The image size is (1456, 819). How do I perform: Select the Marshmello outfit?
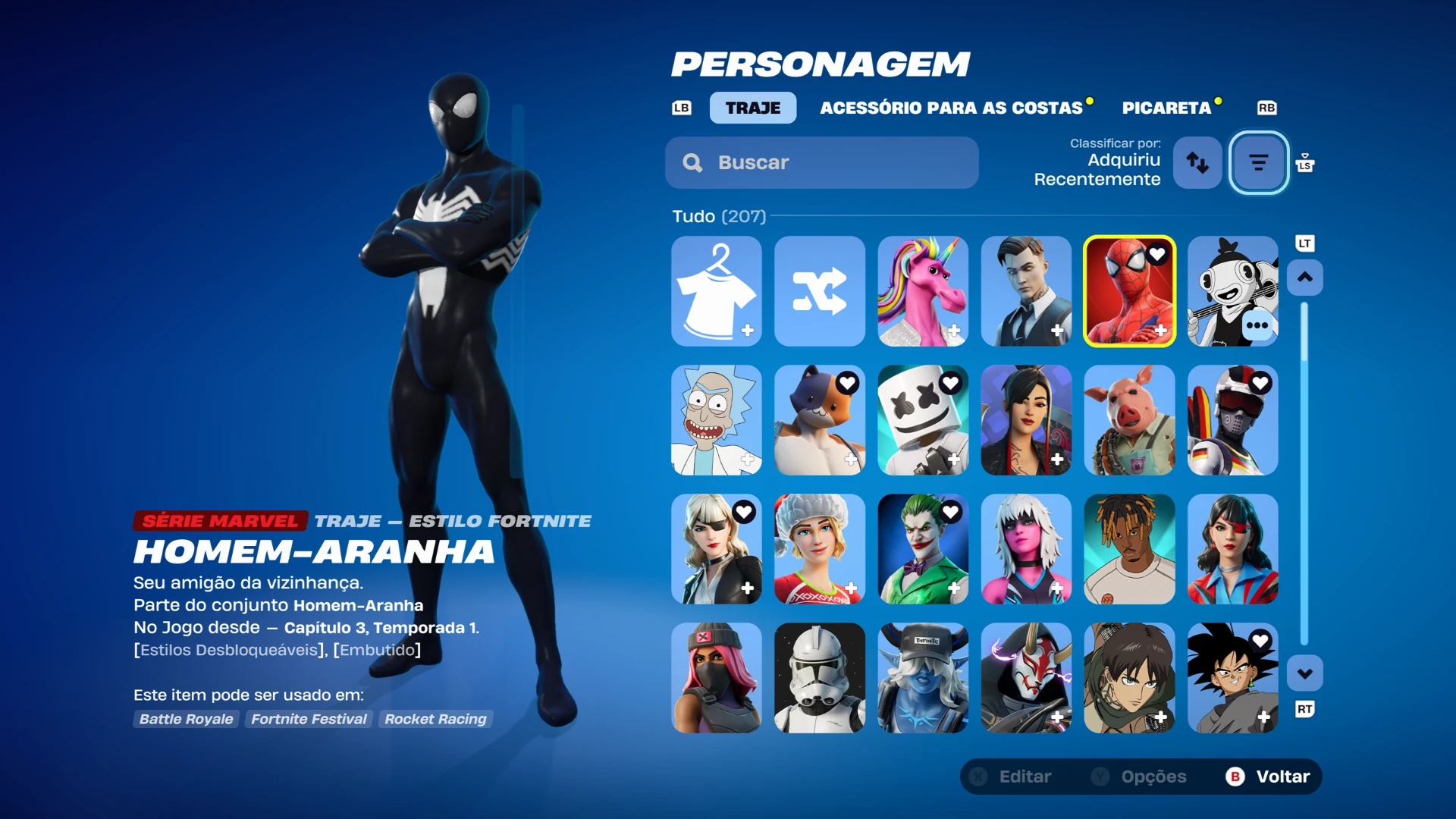click(922, 420)
